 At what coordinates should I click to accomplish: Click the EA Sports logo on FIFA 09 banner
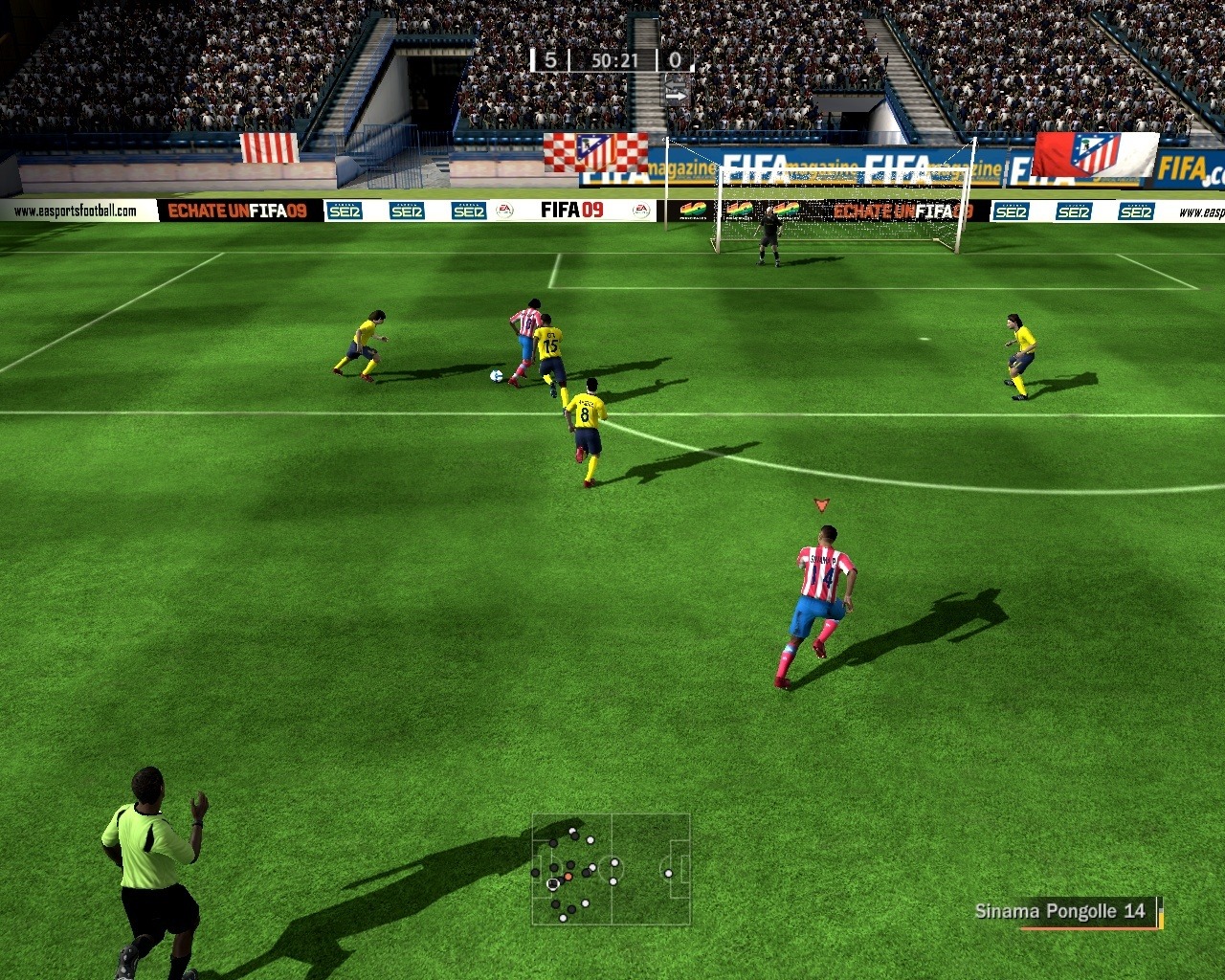tap(504, 210)
